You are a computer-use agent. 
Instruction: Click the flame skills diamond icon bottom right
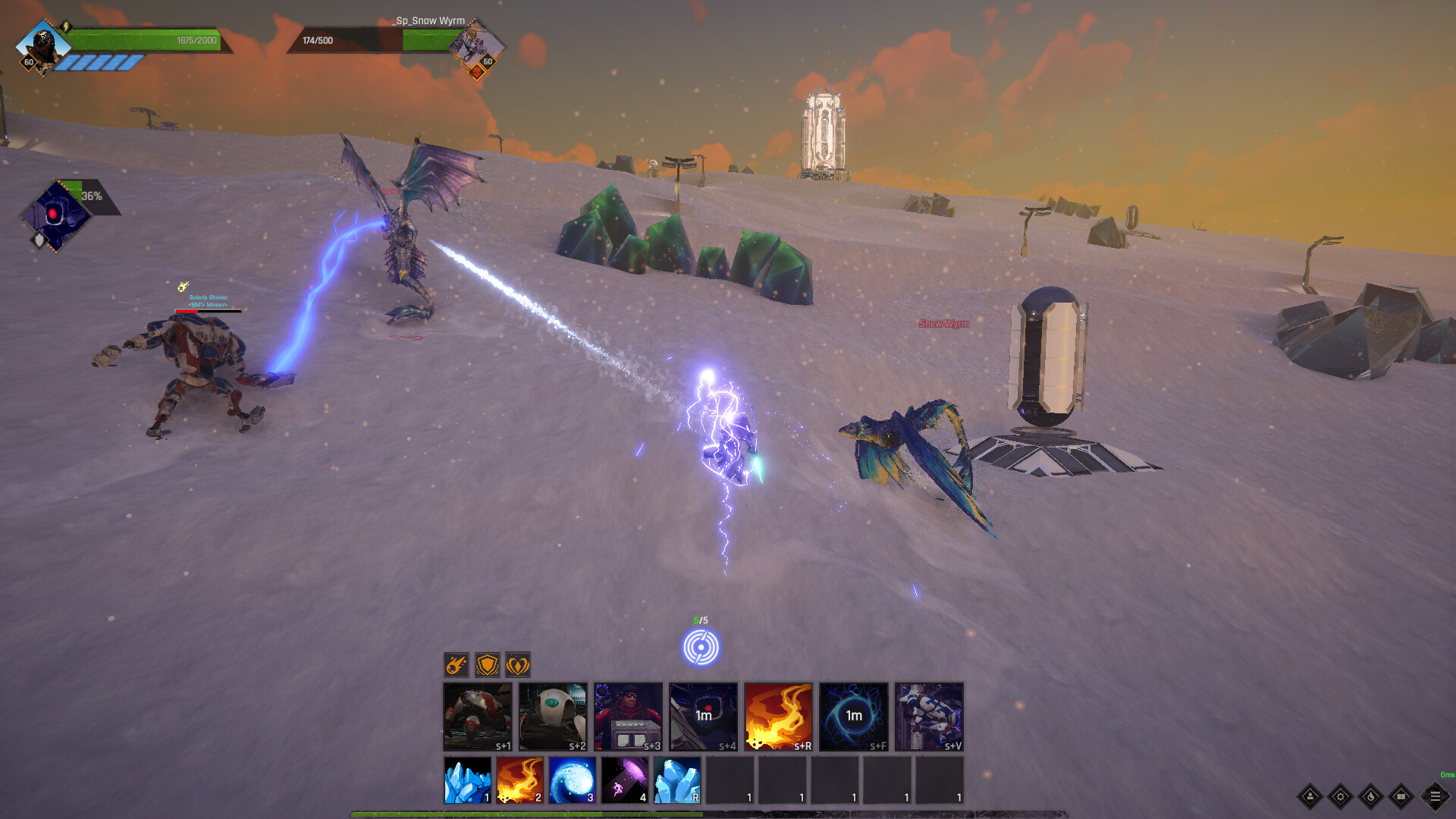pos(1370,796)
